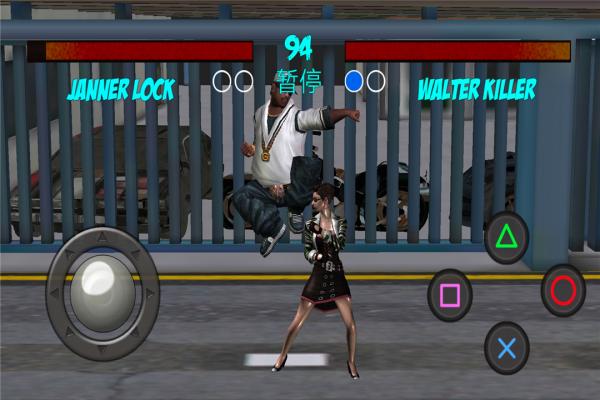Tap the blue cross attack button
The width and height of the screenshot is (600, 400).
point(506,348)
